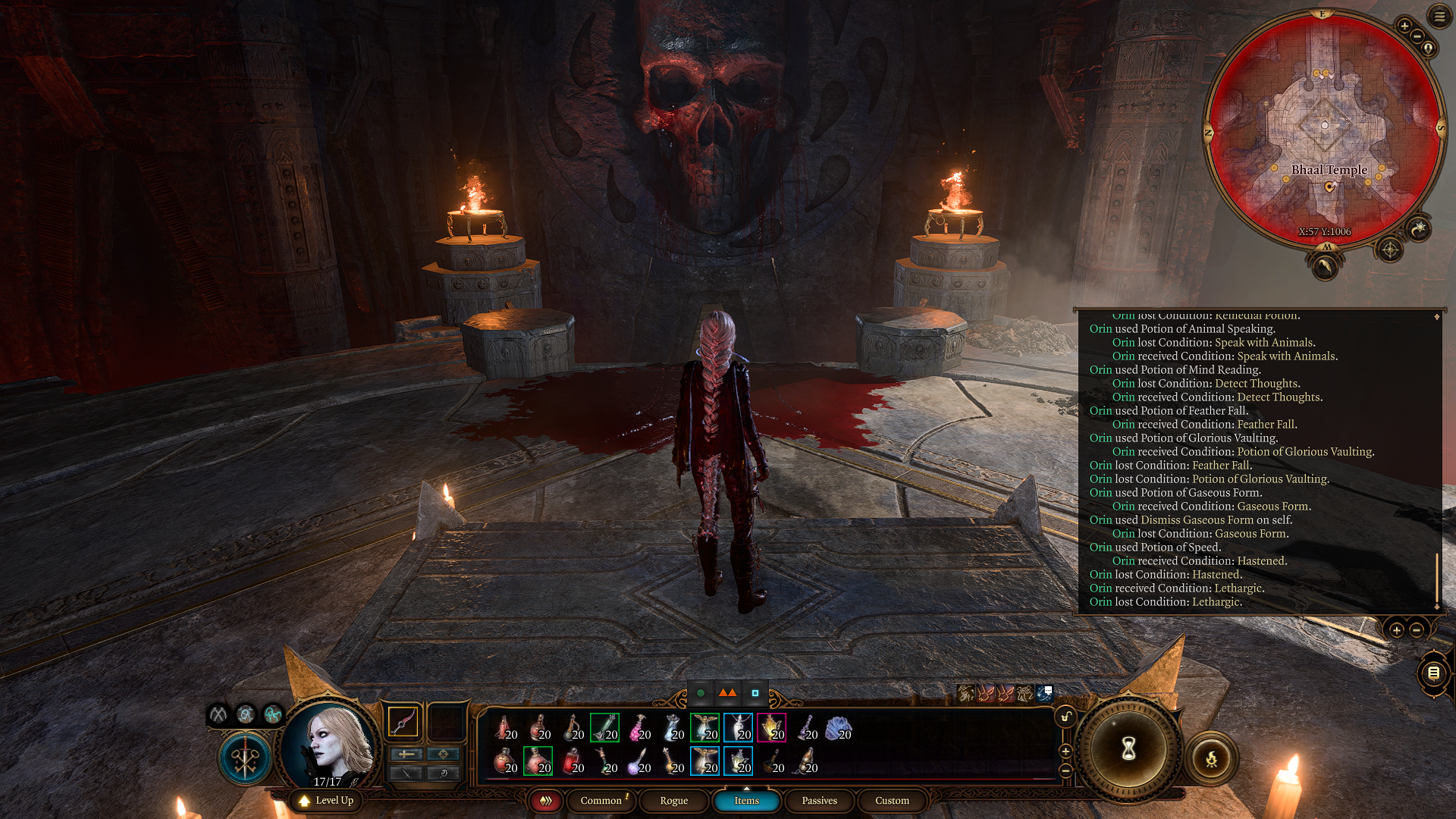Expand the combat log with plus button
Image resolution: width=1456 pixels, height=819 pixels.
pos(1396,630)
